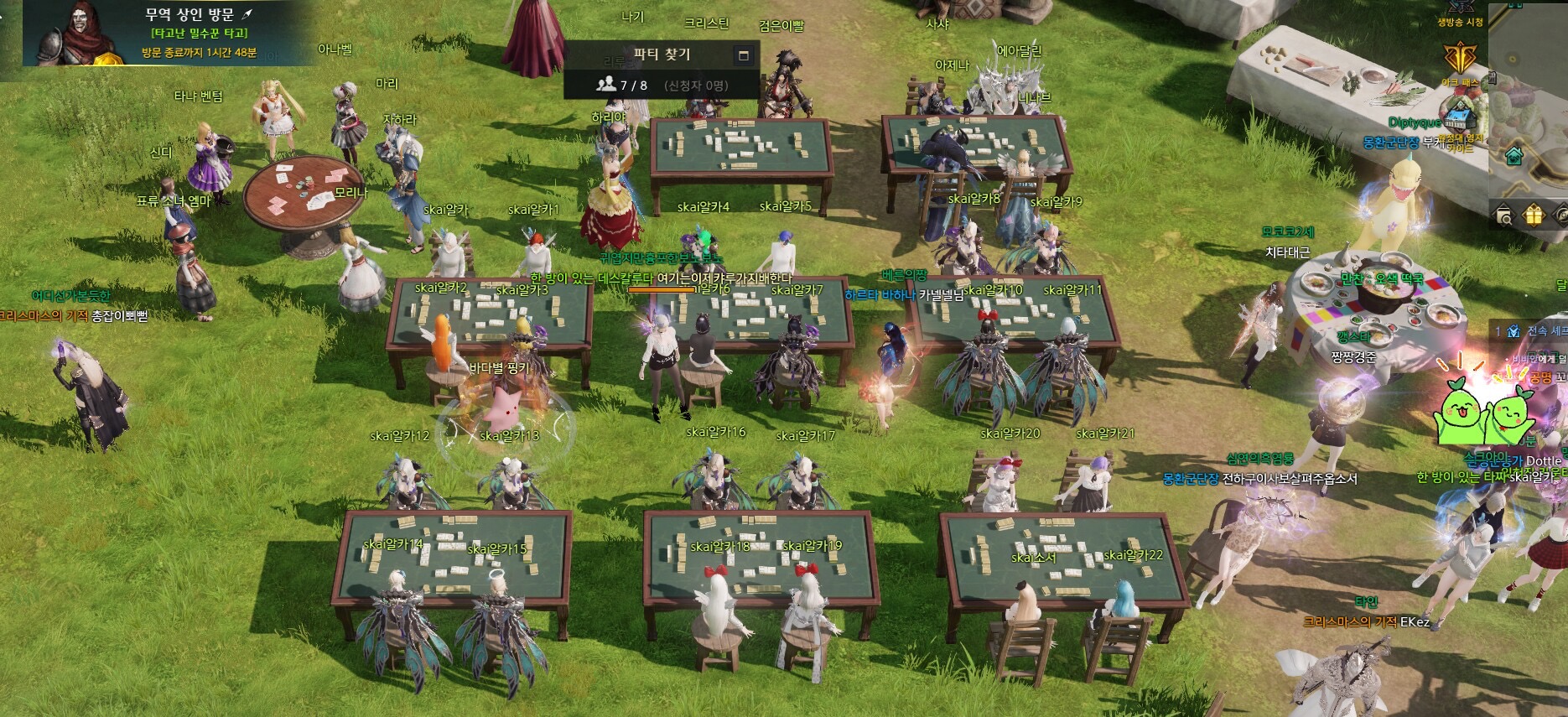
Task: Click the pin icon beside 무역 상인 방문
Action: [x=247, y=14]
